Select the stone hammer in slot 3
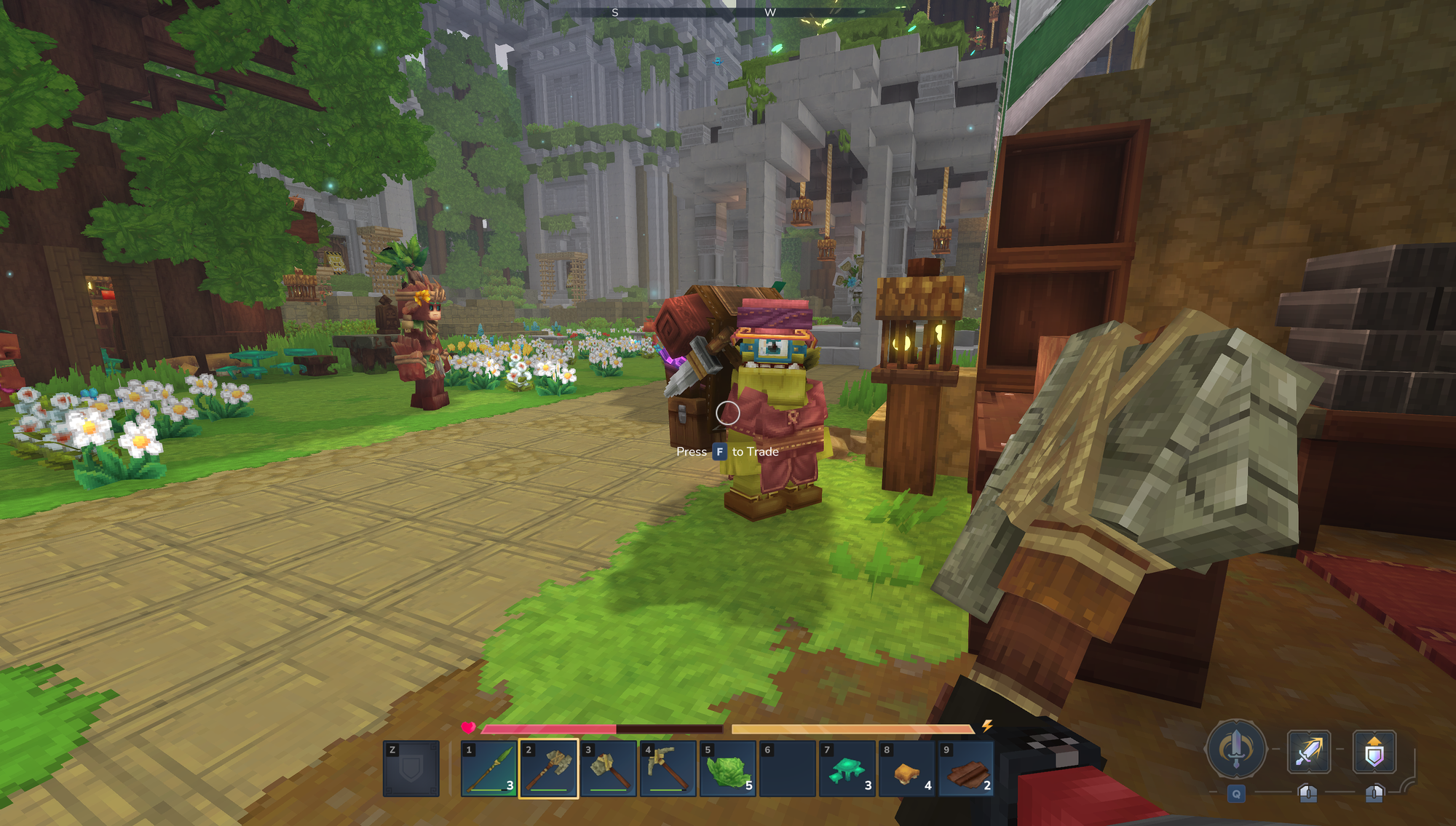The height and width of the screenshot is (826, 1456). pyautogui.click(x=609, y=769)
